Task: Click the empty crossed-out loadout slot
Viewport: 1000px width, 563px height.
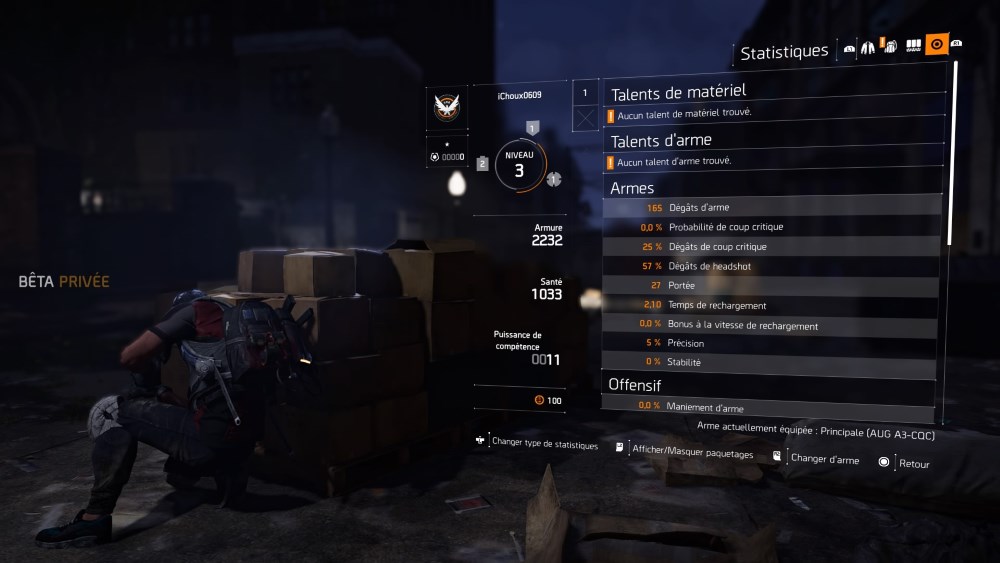Action: 586,119
